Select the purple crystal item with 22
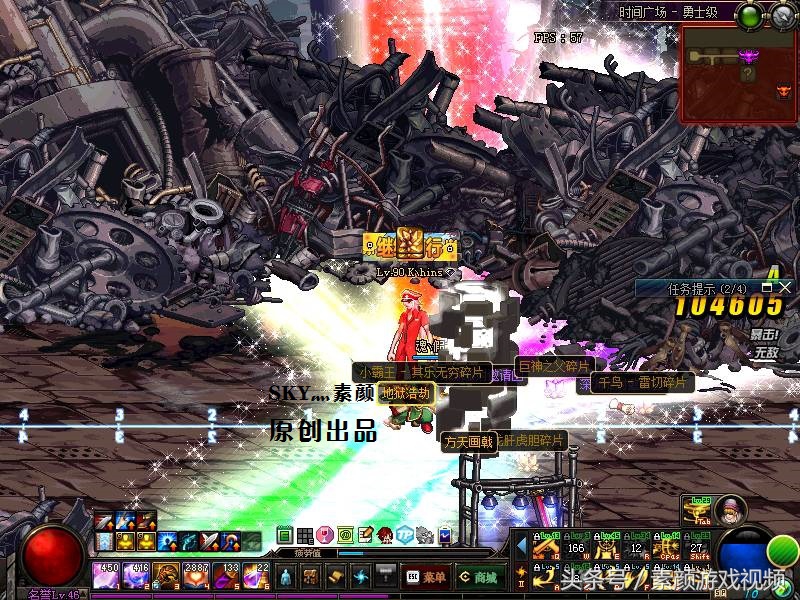Screen dimensions: 800x600 (256, 576)
